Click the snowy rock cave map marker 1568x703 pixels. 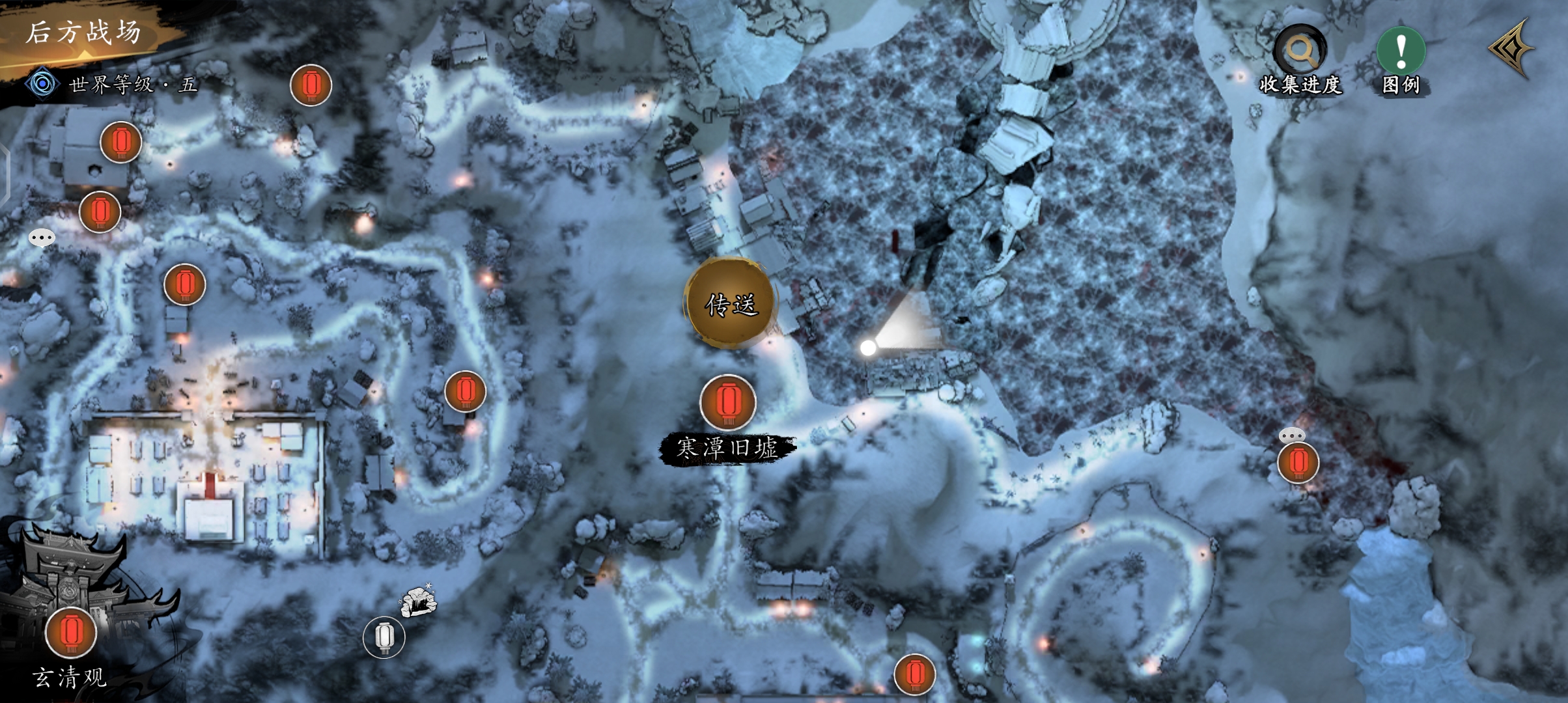tap(418, 601)
